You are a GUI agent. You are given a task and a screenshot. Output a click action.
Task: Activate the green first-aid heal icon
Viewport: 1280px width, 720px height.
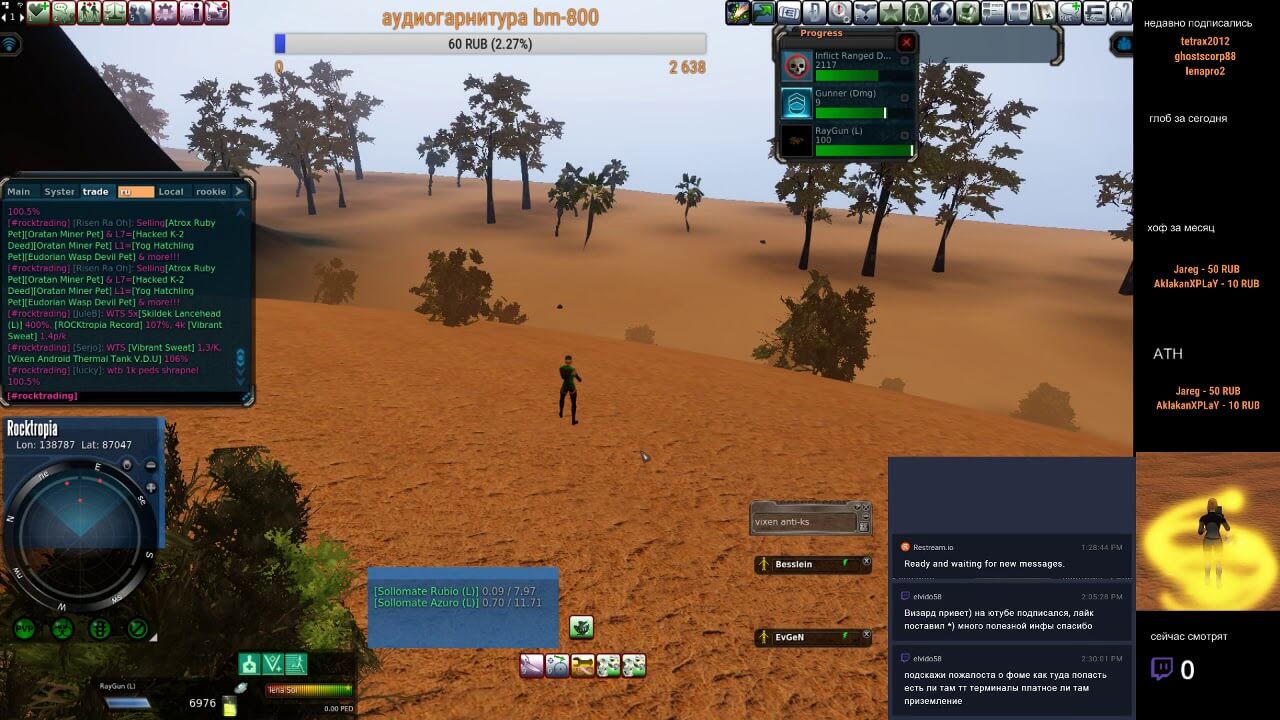click(x=249, y=664)
